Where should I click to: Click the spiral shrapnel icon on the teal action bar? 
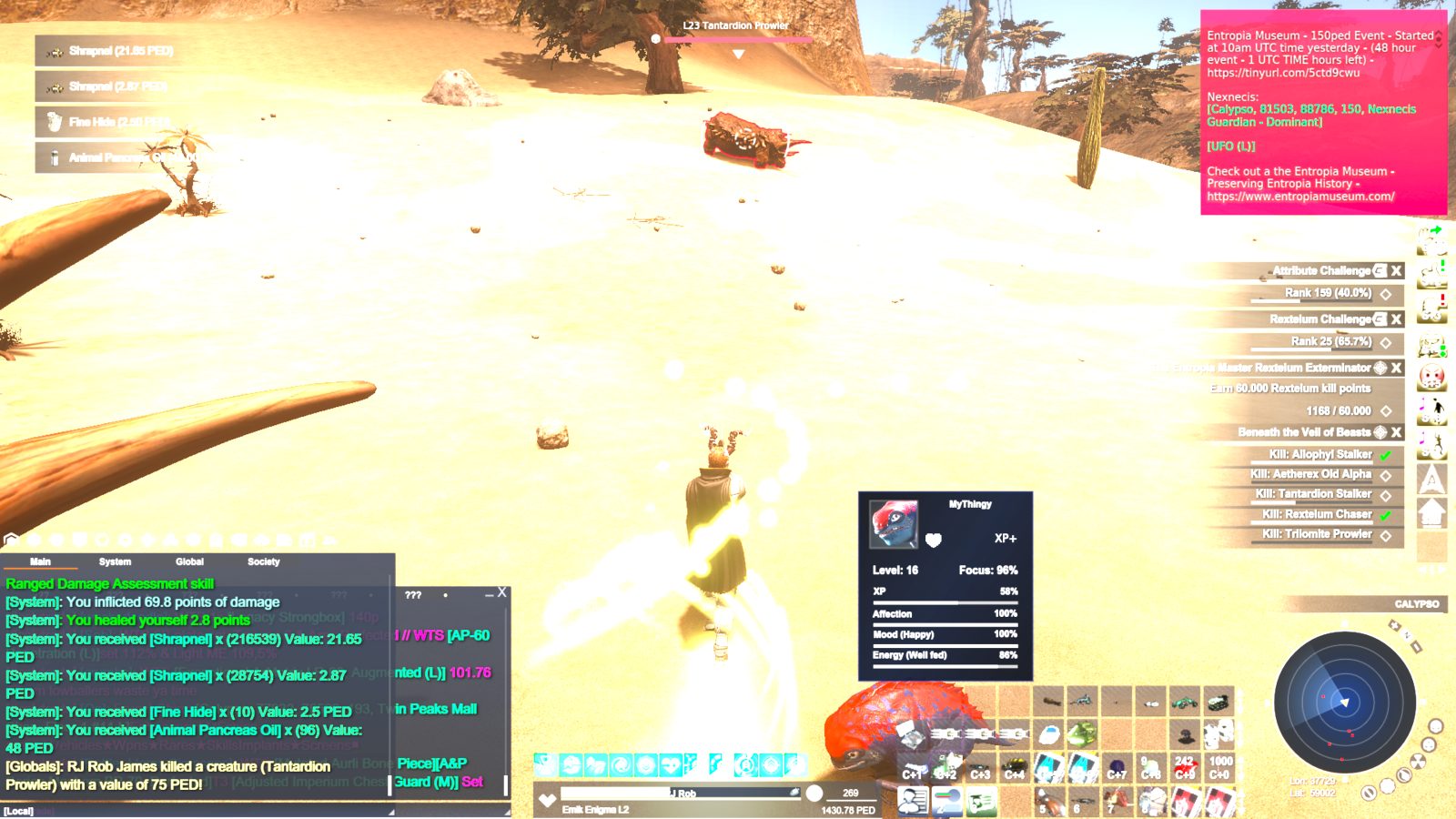[621, 765]
